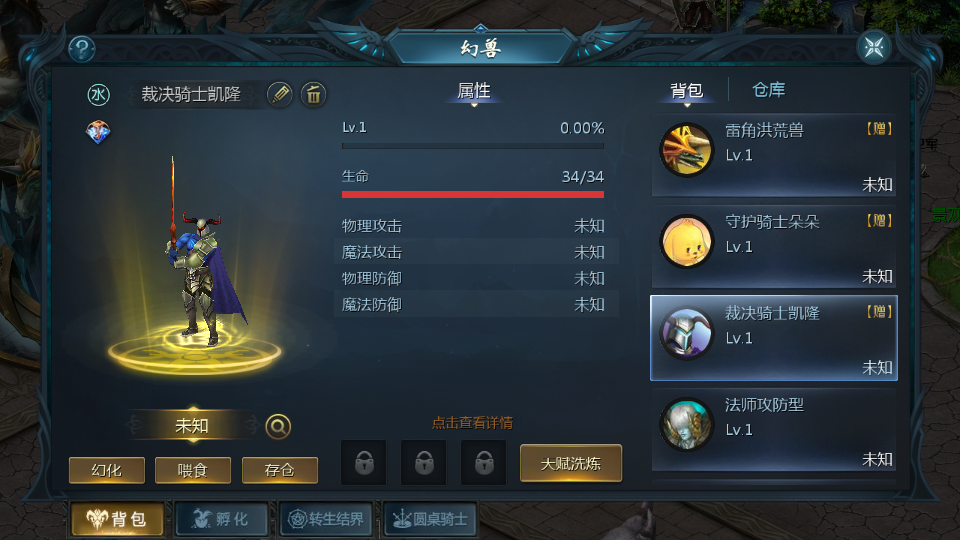Open the magnifier detail icon
Image resolution: width=960 pixels, height=540 pixels.
[x=278, y=426]
